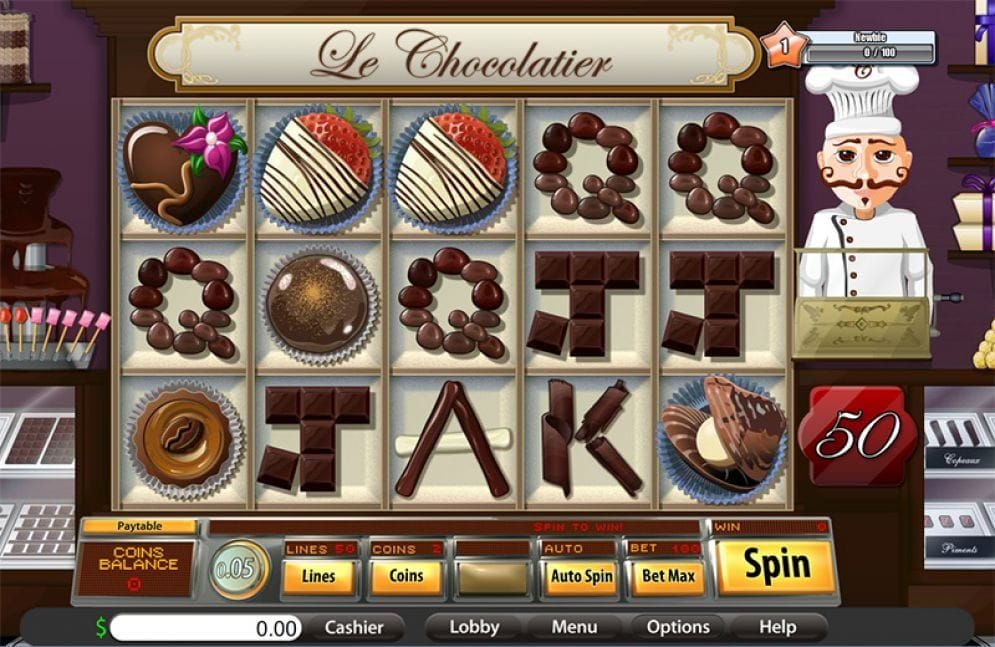Viewport: 995px width, 647px height.
Task: Adjust the Coins per line
Action: 406,576
